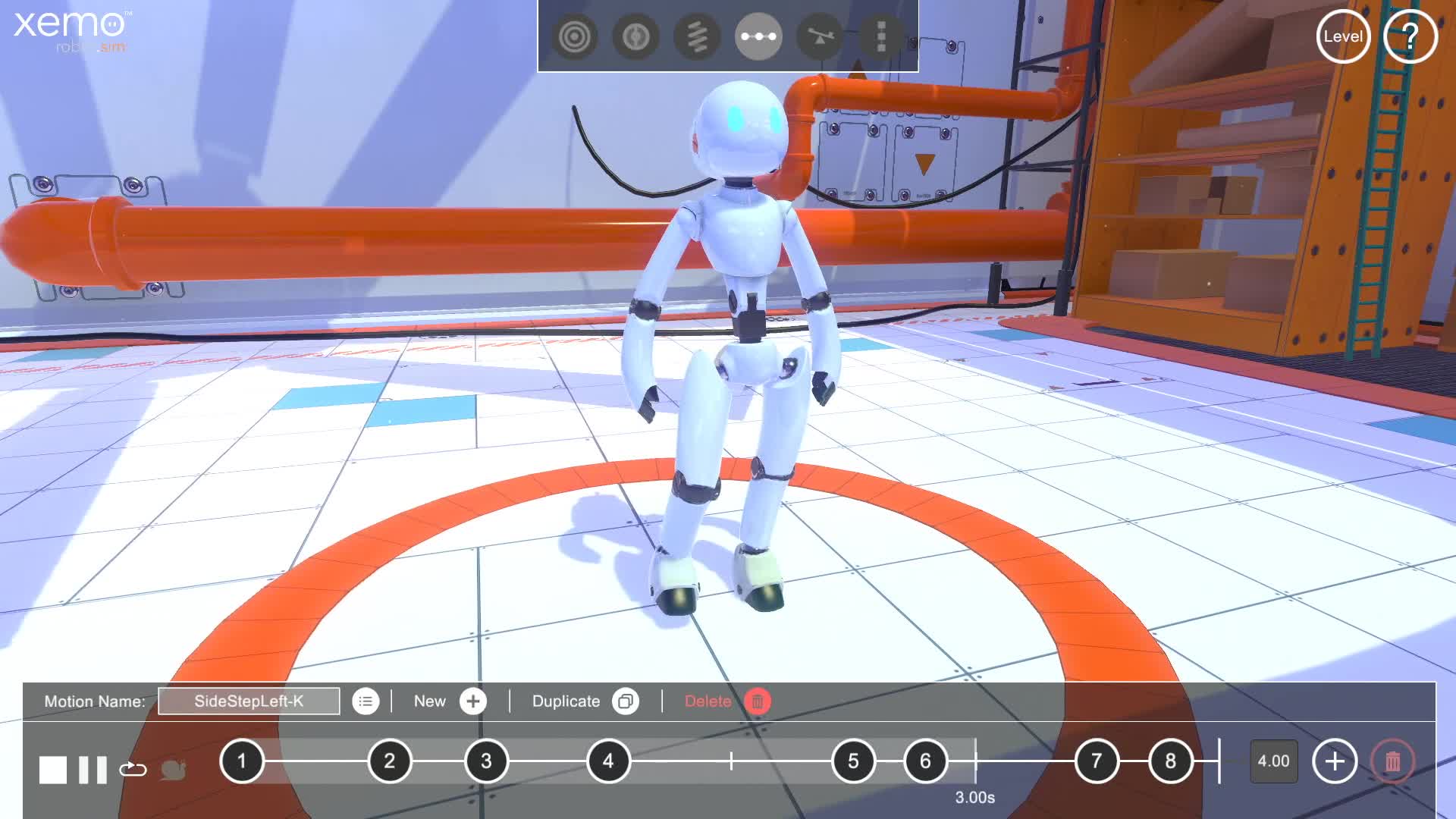The image size is (1456, 819).
Task: Stop playback using the square button
Action: (52, 770)
